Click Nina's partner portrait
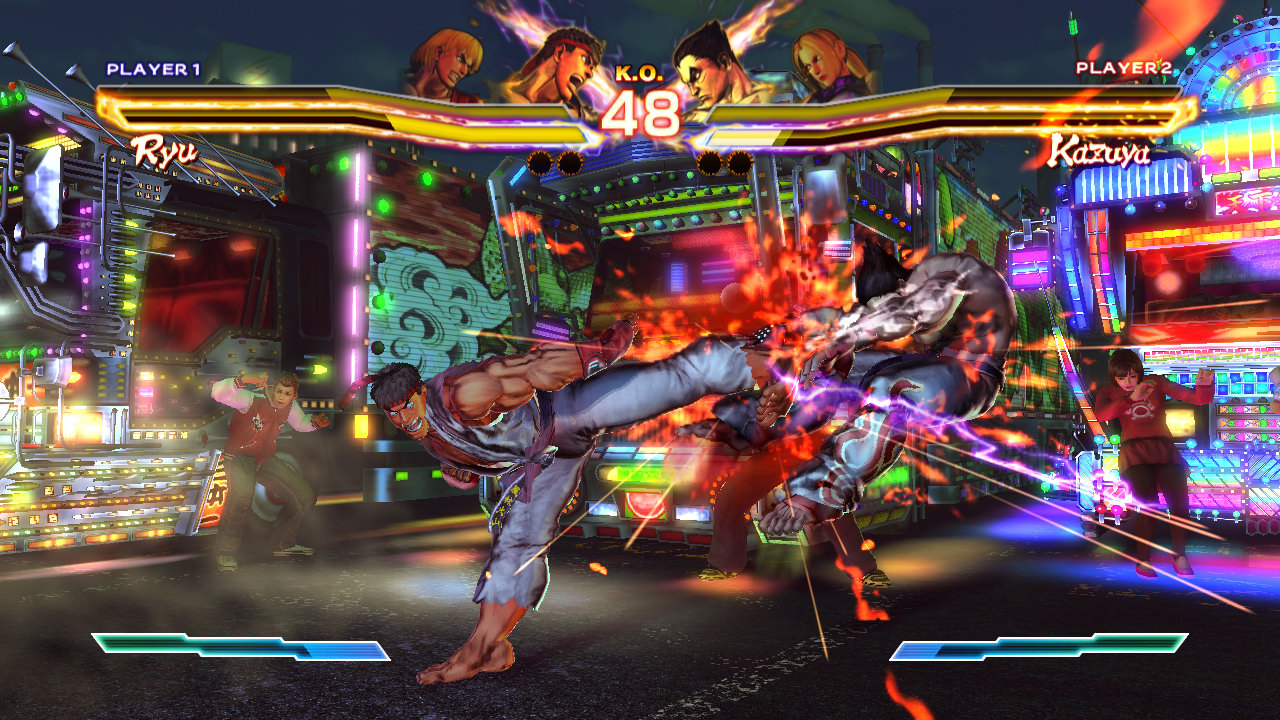 tap(829, 63)
